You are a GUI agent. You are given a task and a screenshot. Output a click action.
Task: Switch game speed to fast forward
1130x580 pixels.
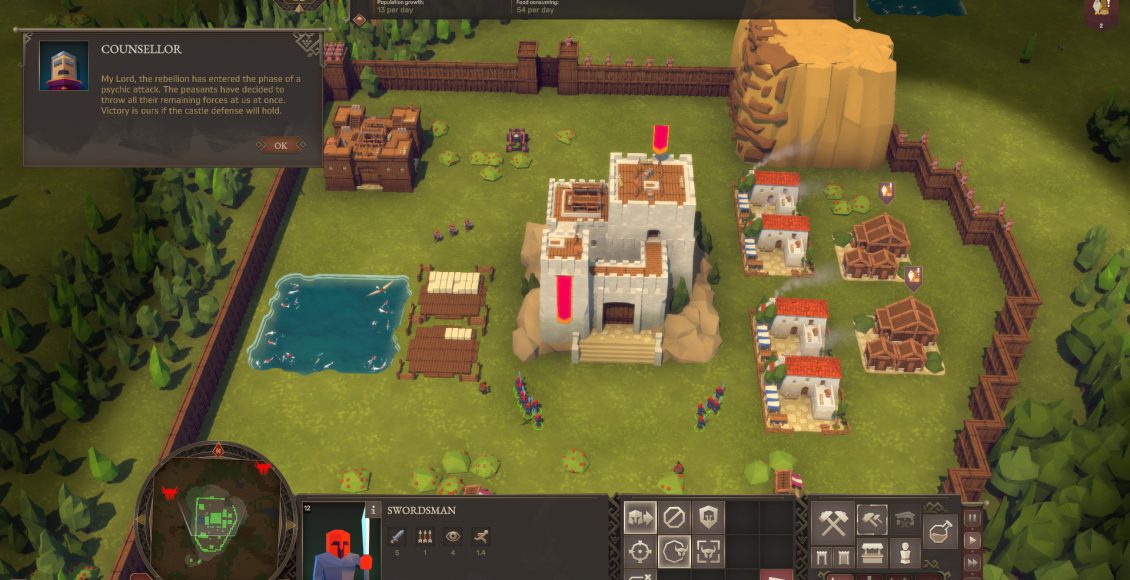coord(970,559)
